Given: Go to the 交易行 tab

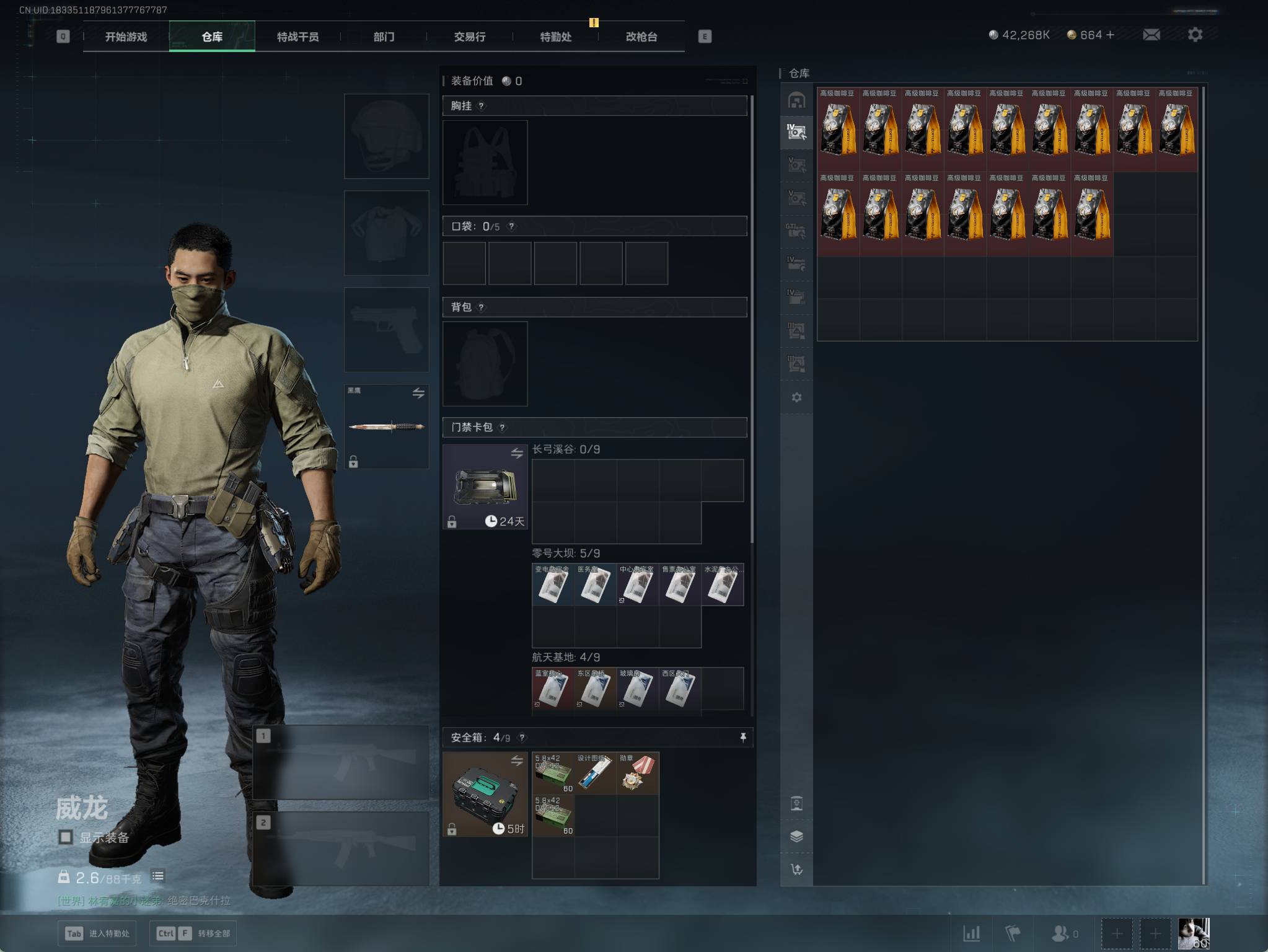Looking at the screenshot, I should 469,37.
